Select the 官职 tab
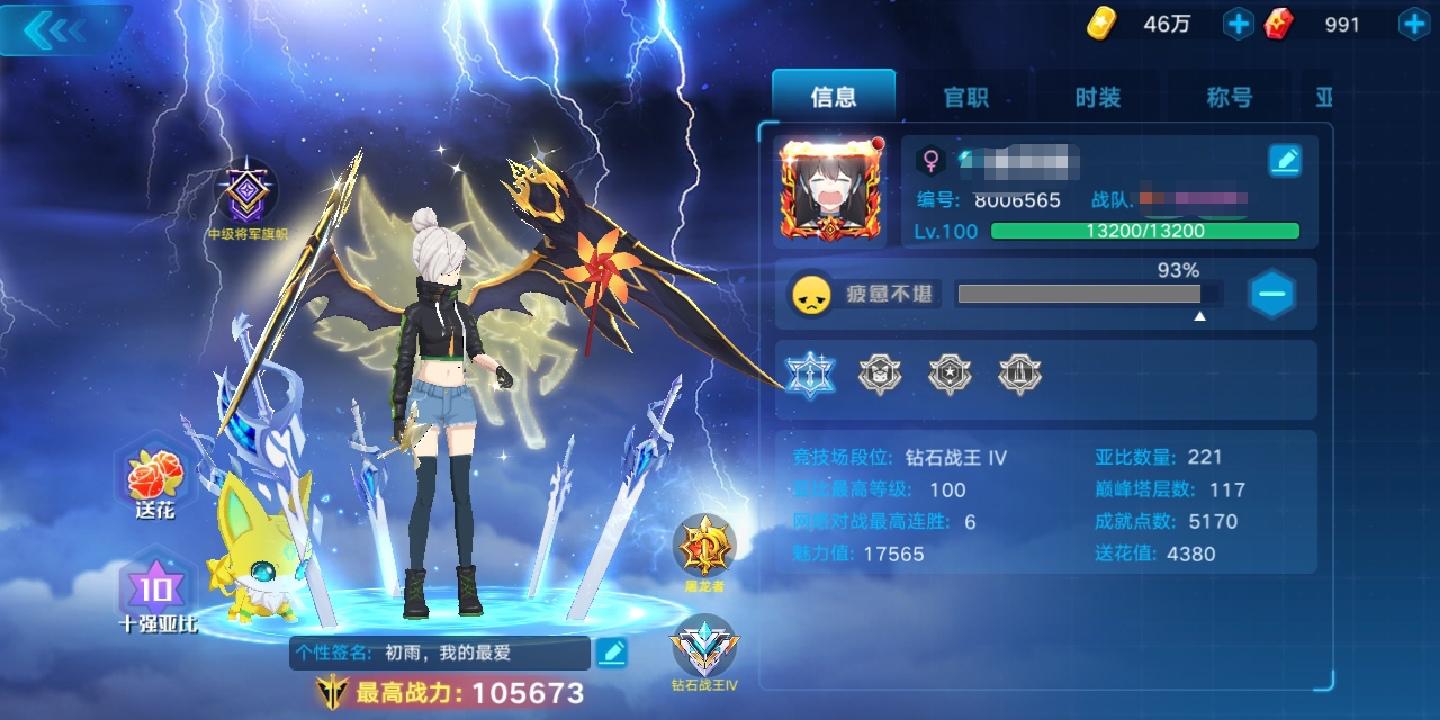 (x=967, y=97)
